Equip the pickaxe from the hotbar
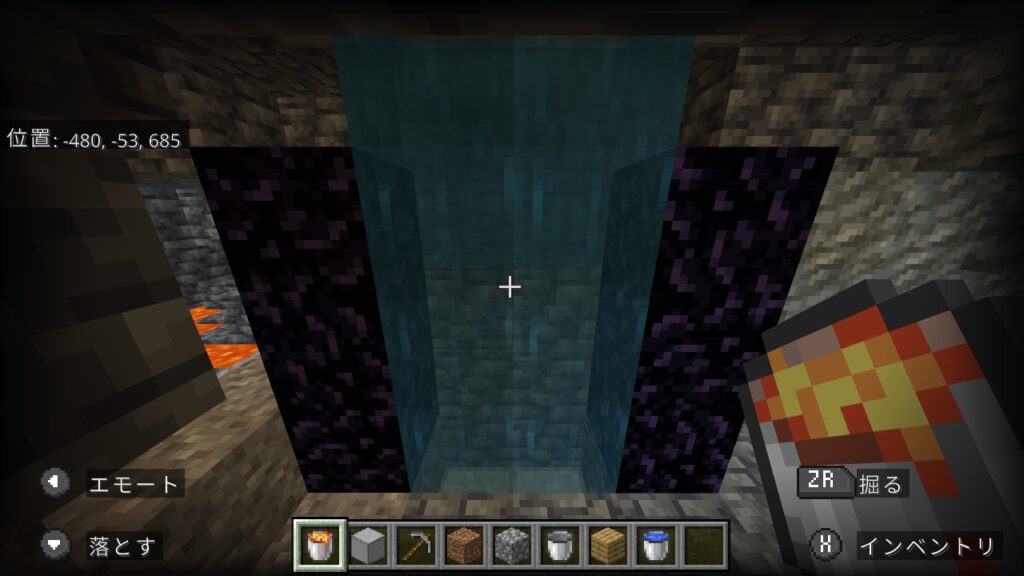1024x576 pixels. [416, 545]
